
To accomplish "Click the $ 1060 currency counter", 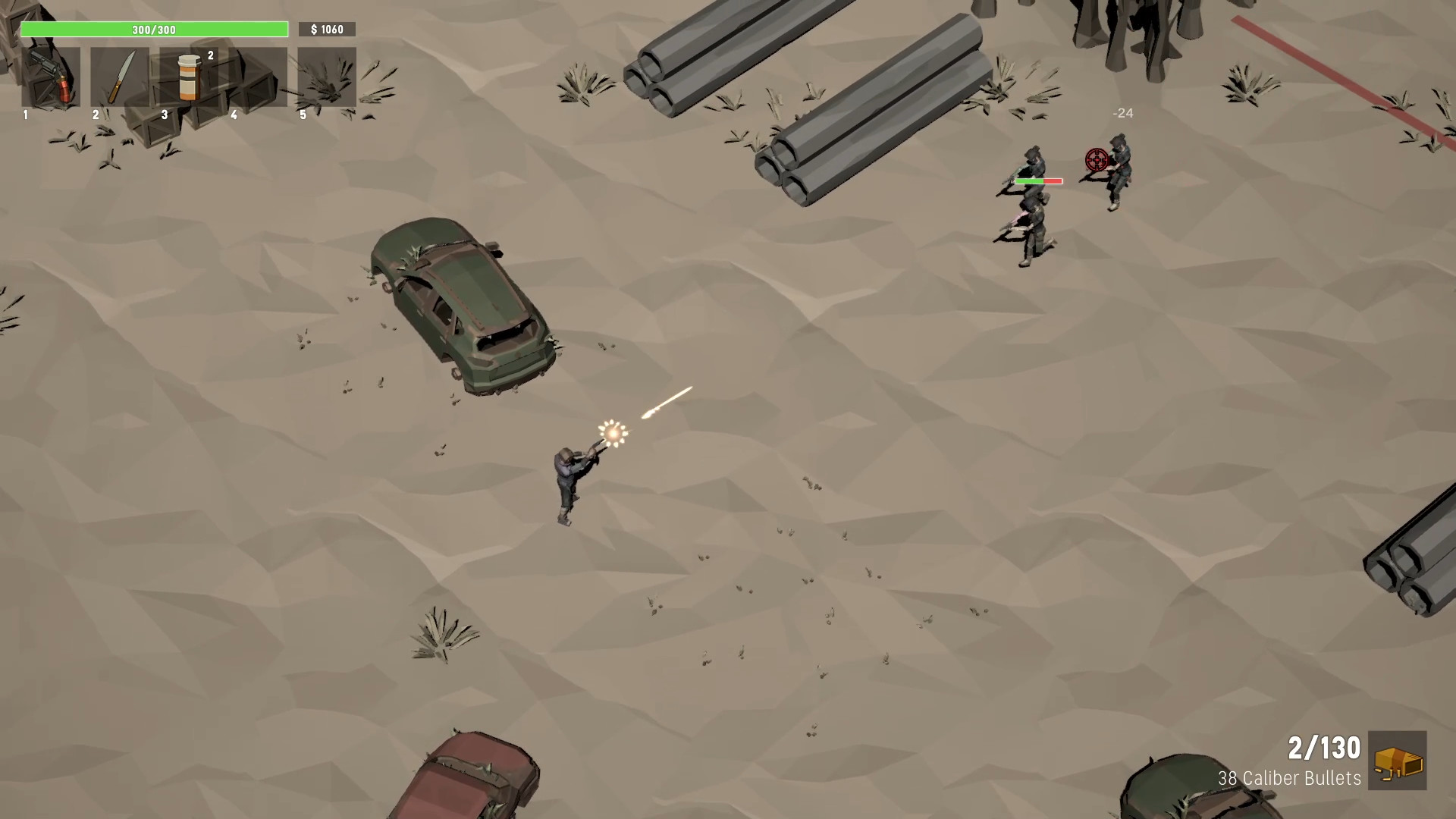I will tap(328, 30).
